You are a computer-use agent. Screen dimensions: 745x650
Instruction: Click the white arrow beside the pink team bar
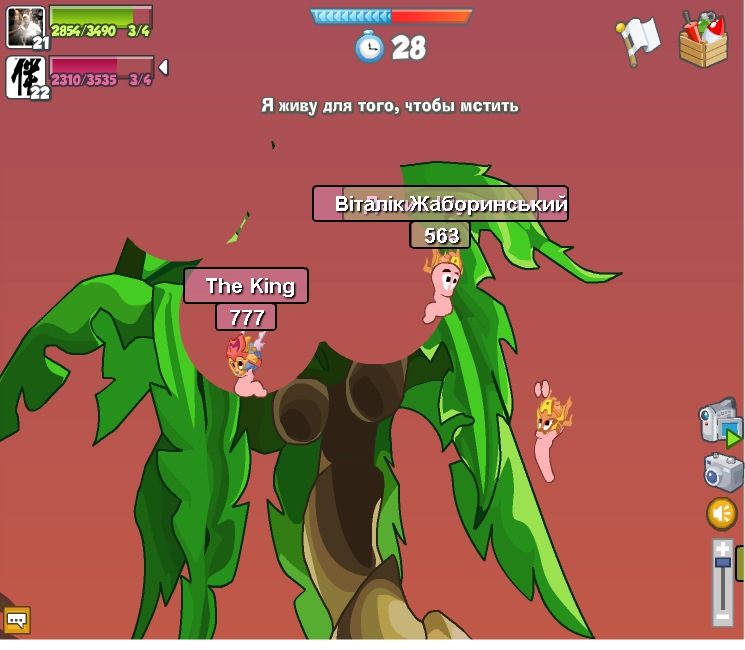pos(163,67)
